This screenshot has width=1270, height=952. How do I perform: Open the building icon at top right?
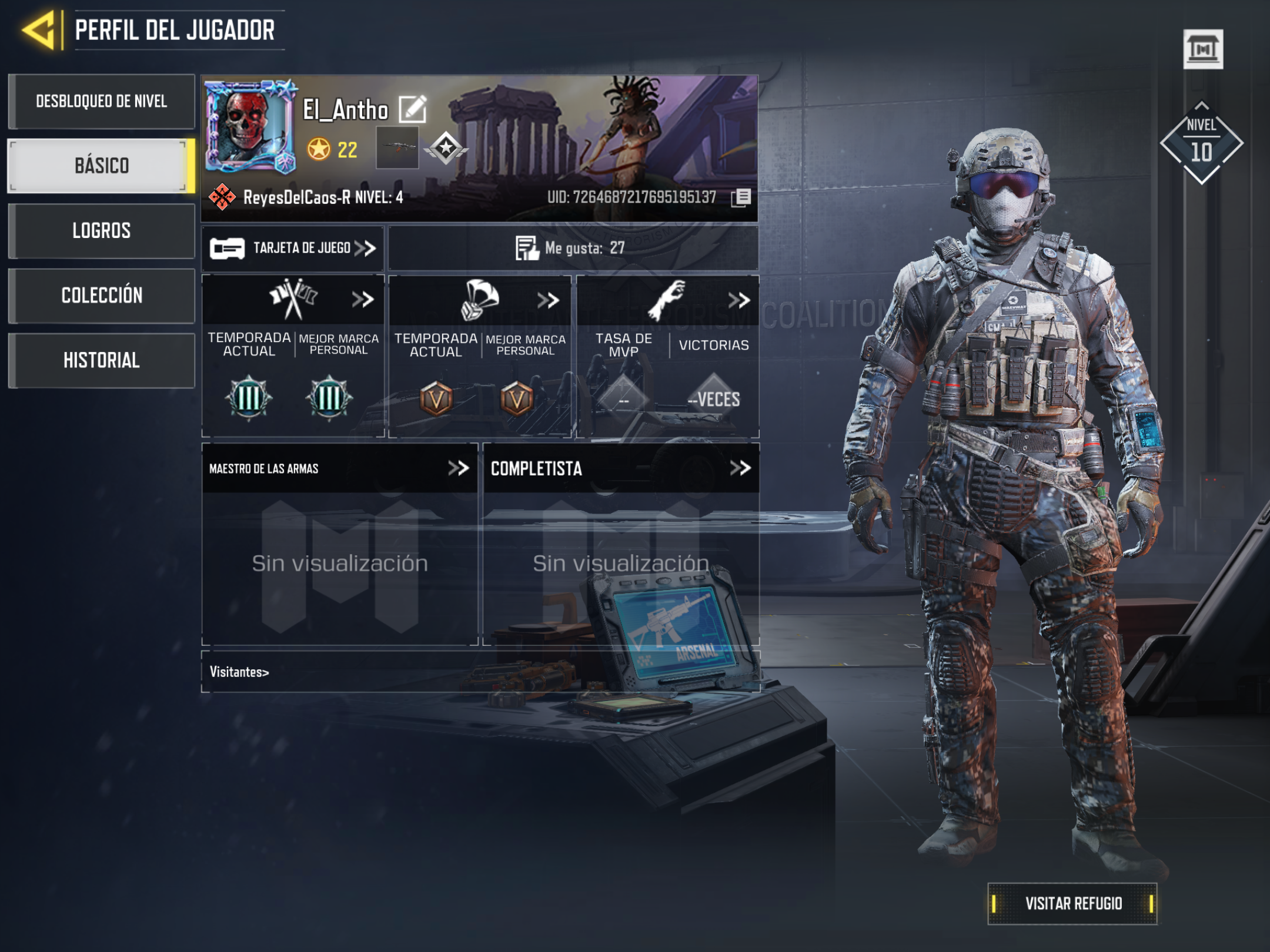click(1202, 49)
